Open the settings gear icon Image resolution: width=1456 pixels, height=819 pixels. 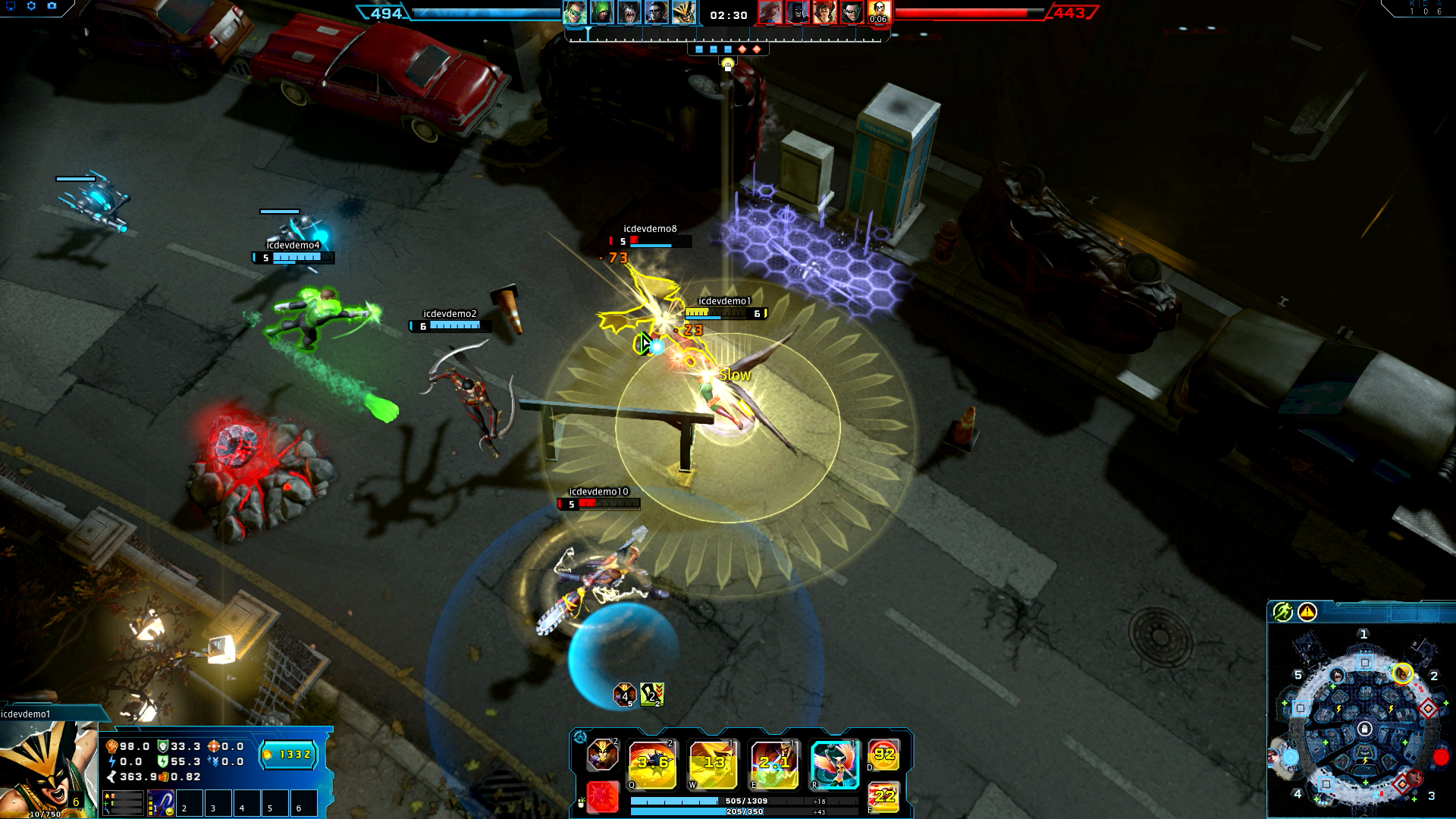click(x=31, y=6)
